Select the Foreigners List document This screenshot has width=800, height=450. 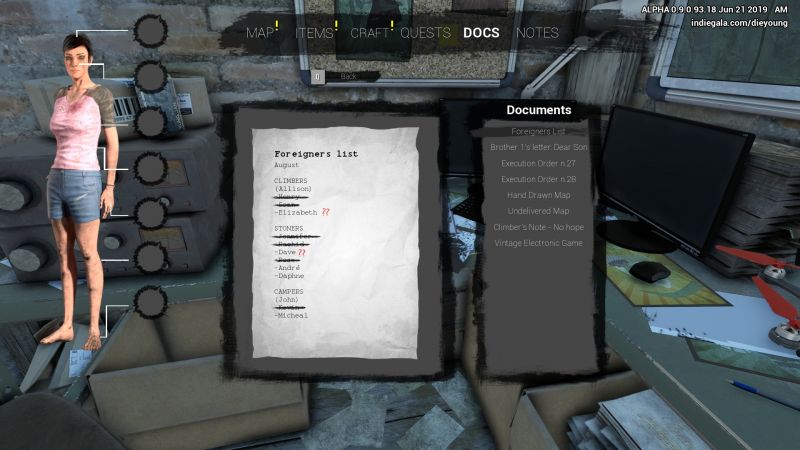pyautogui.click(x=538, y=131)
